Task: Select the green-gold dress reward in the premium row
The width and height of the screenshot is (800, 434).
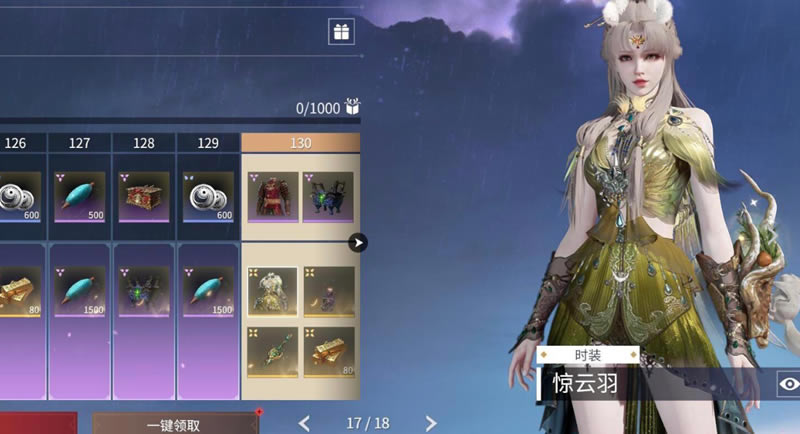Action: pyautogui.click(x=271, y=291)
